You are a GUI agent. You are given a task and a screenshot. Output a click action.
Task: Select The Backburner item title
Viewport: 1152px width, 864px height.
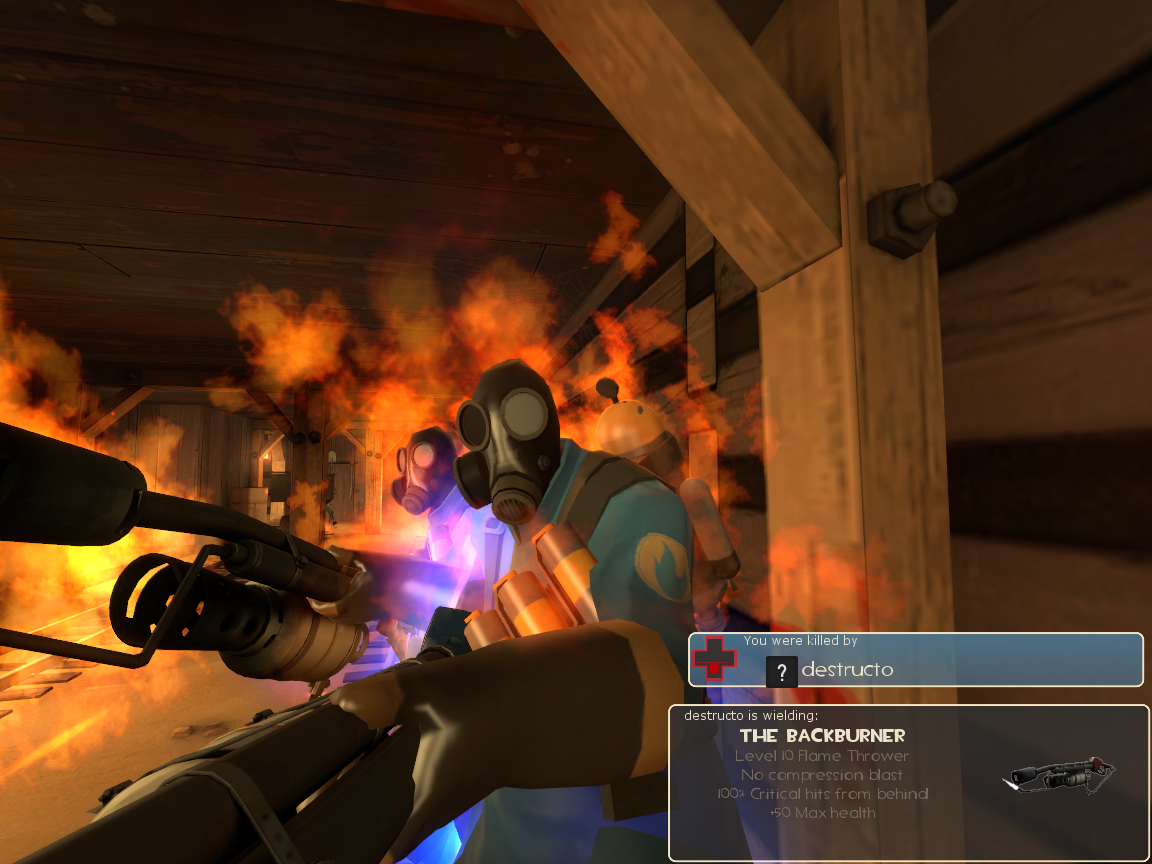822,736
